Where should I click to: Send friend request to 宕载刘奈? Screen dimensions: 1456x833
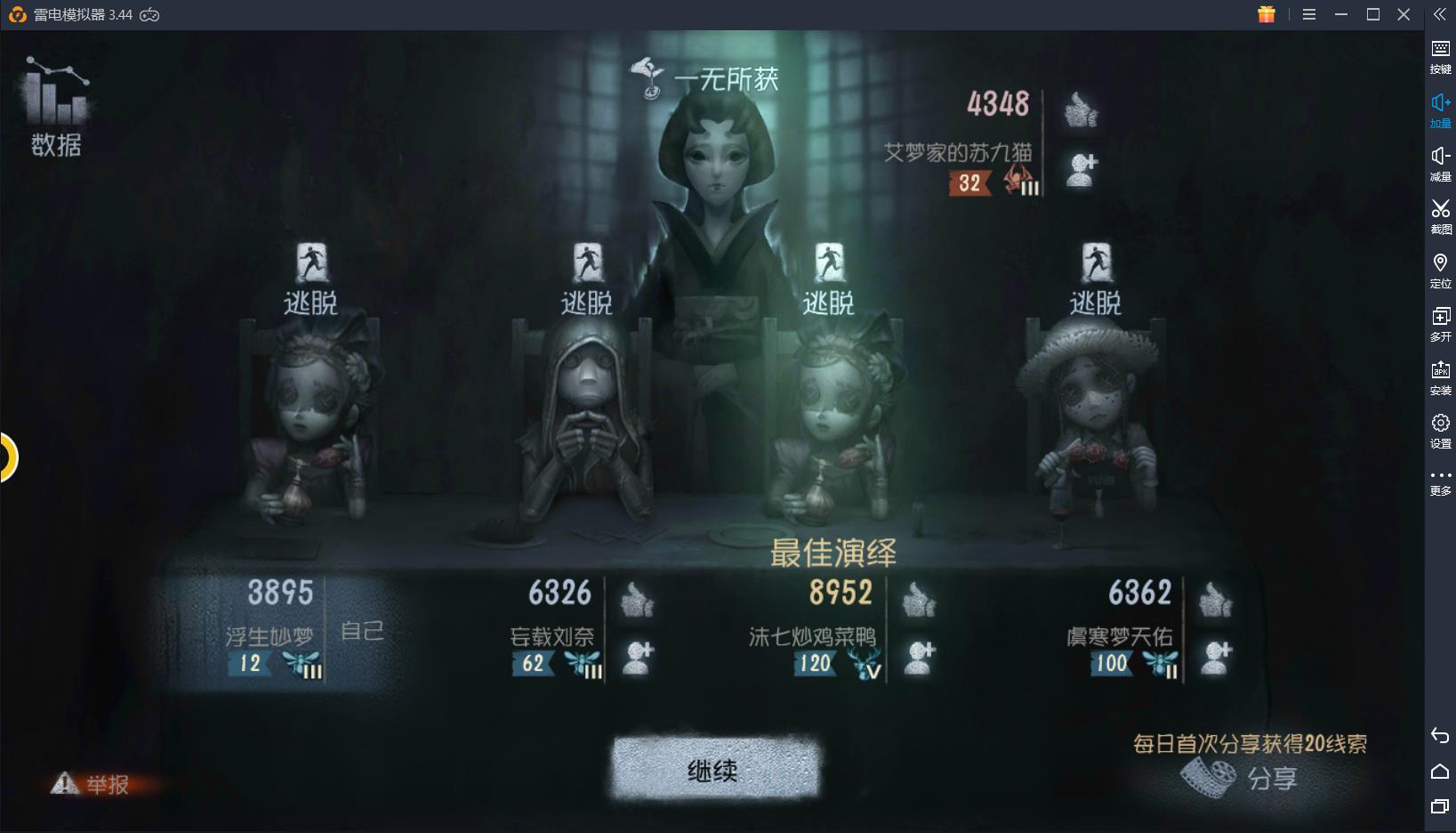tap(637, 658)
